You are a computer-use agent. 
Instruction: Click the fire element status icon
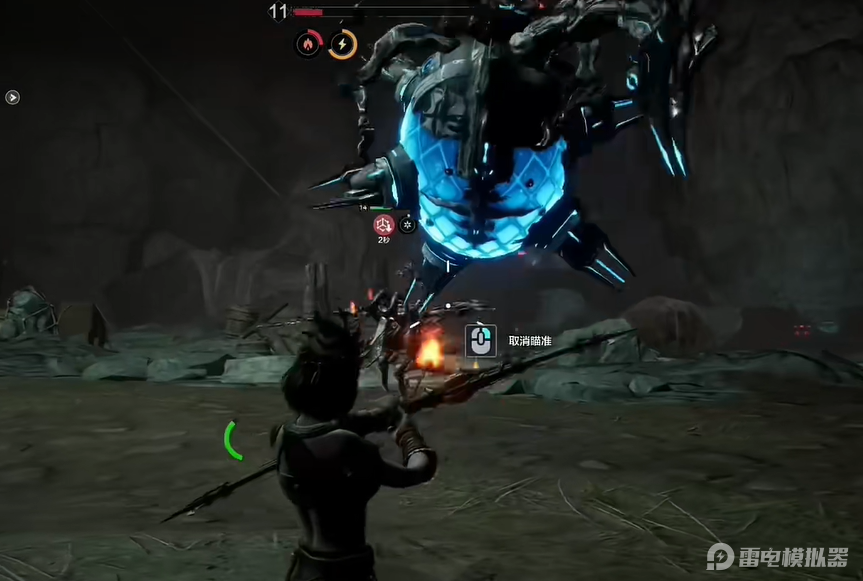[309, 43]
